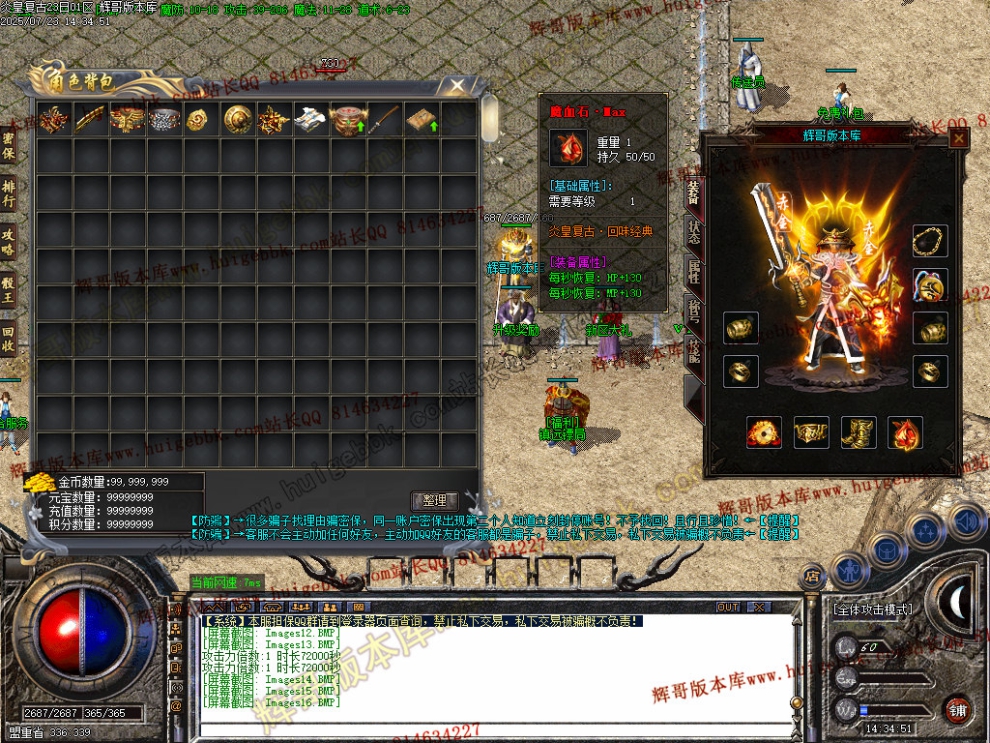Open the 密保 side menu button
Image resolution: width=990 pixels, height=743 pixels.
[8, 146]
